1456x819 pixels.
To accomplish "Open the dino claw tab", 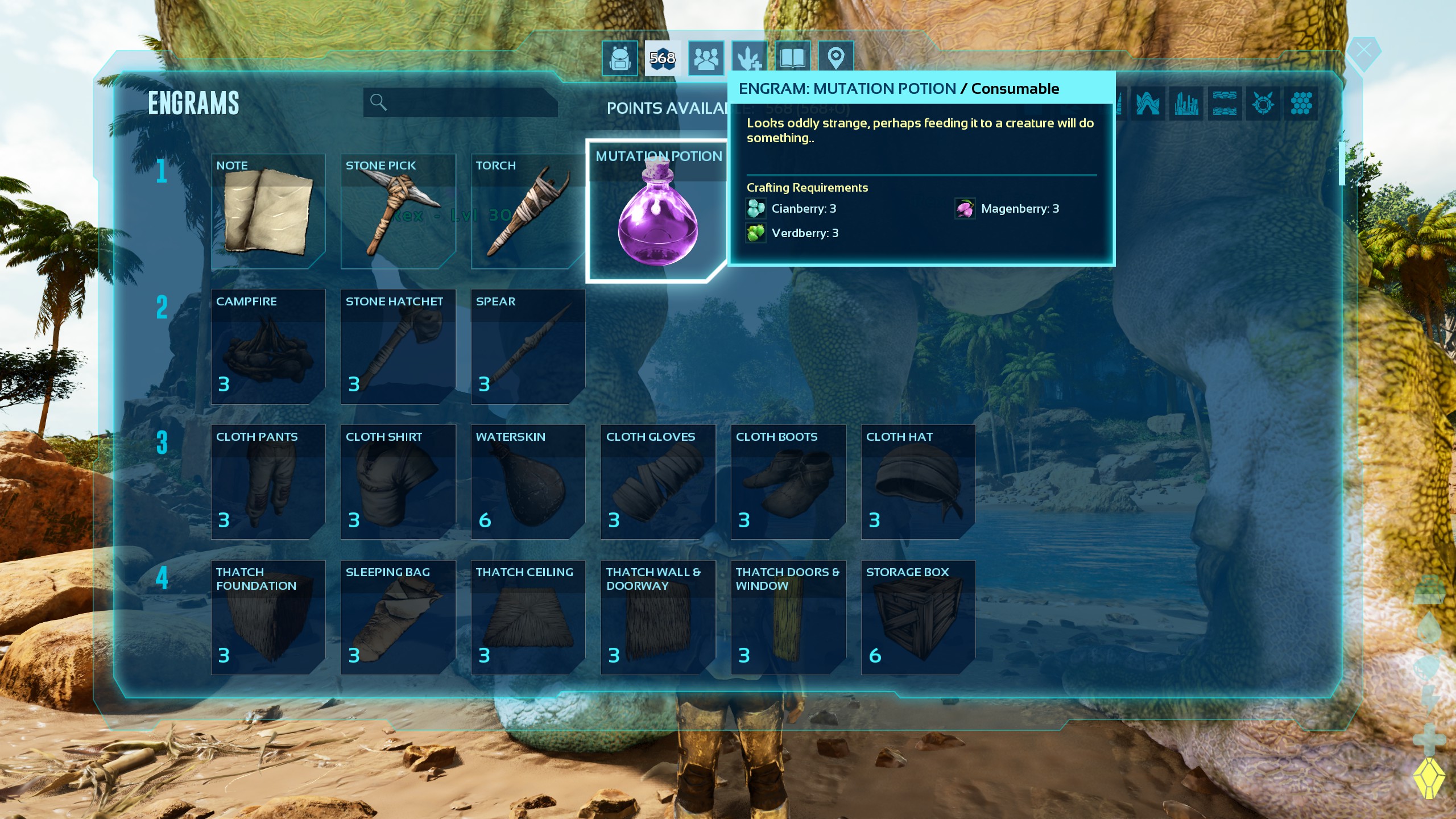I will pos(748,58).
